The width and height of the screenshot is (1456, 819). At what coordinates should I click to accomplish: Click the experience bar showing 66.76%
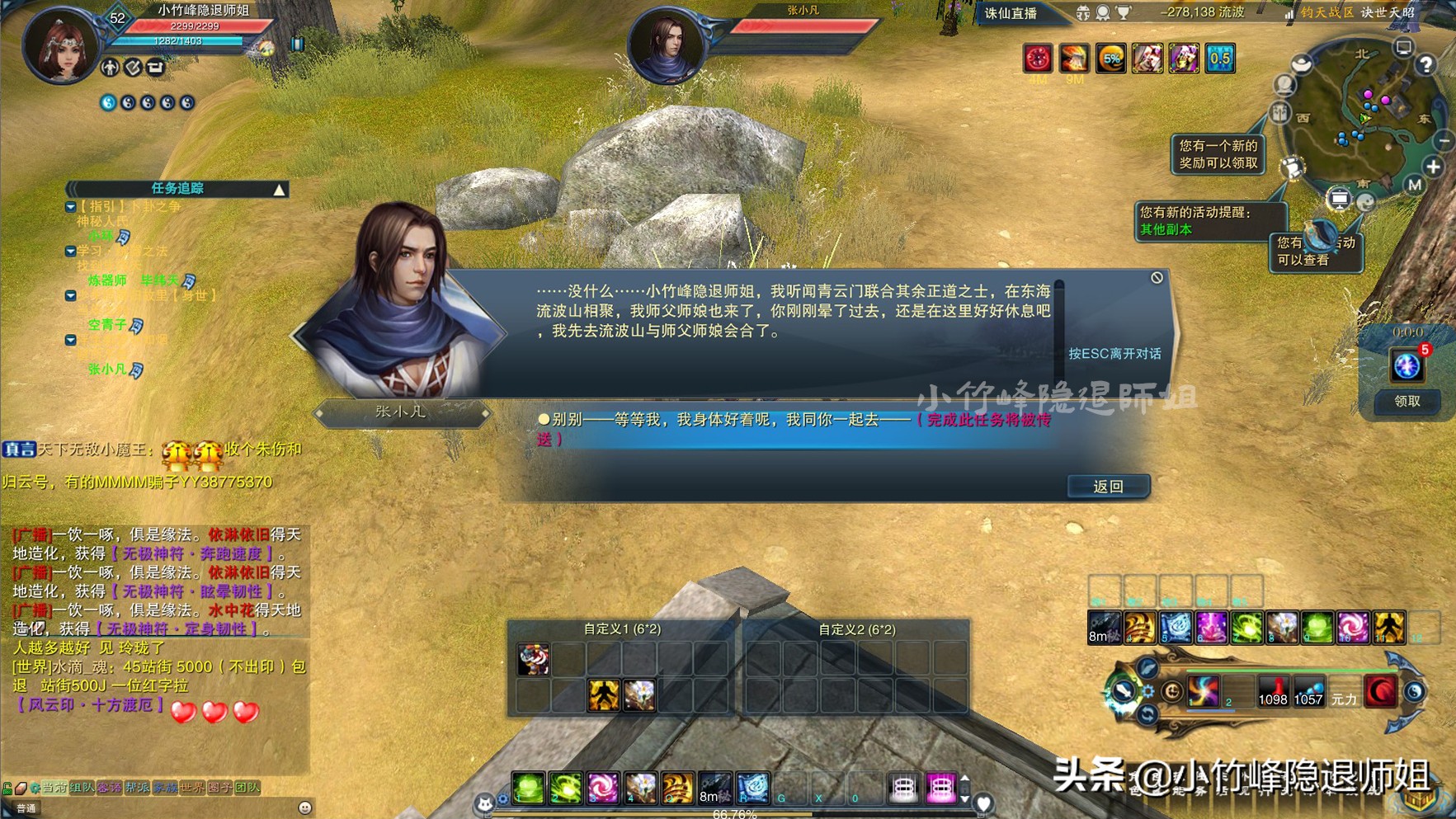(x=734, y=812)
